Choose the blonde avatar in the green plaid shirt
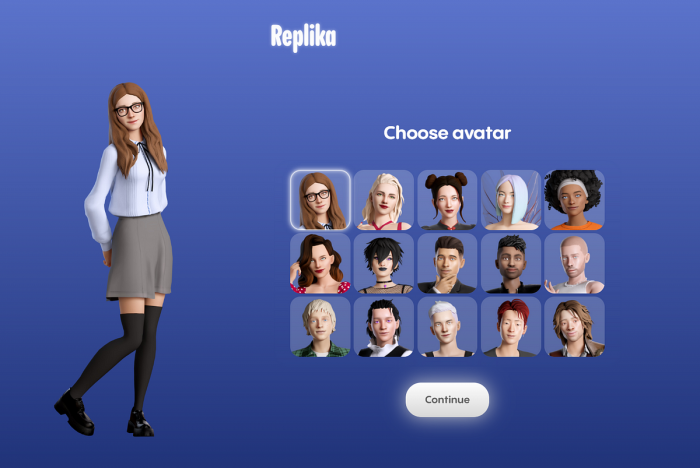Image resolution: width=700 pixels, height=468 pixels. point(321,327)
